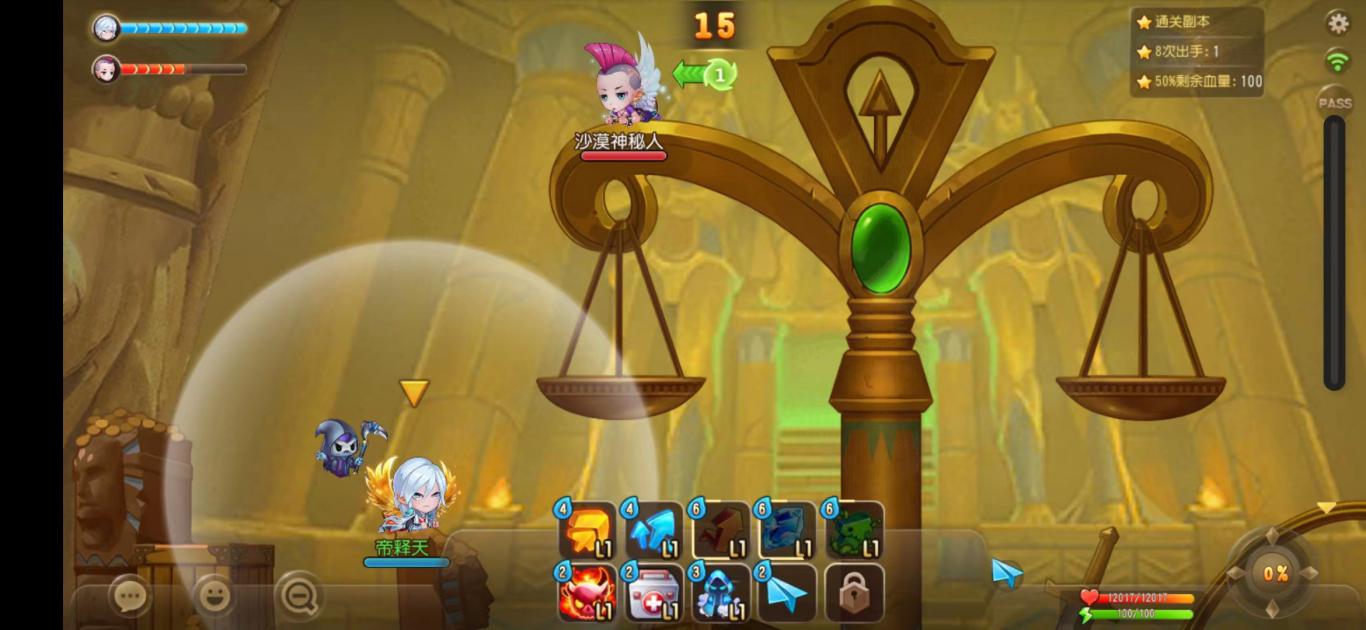The width and height of the screenshot is (1366, 630).
Task: Use the red demon skull skill
Action: [x=587, y=593]
